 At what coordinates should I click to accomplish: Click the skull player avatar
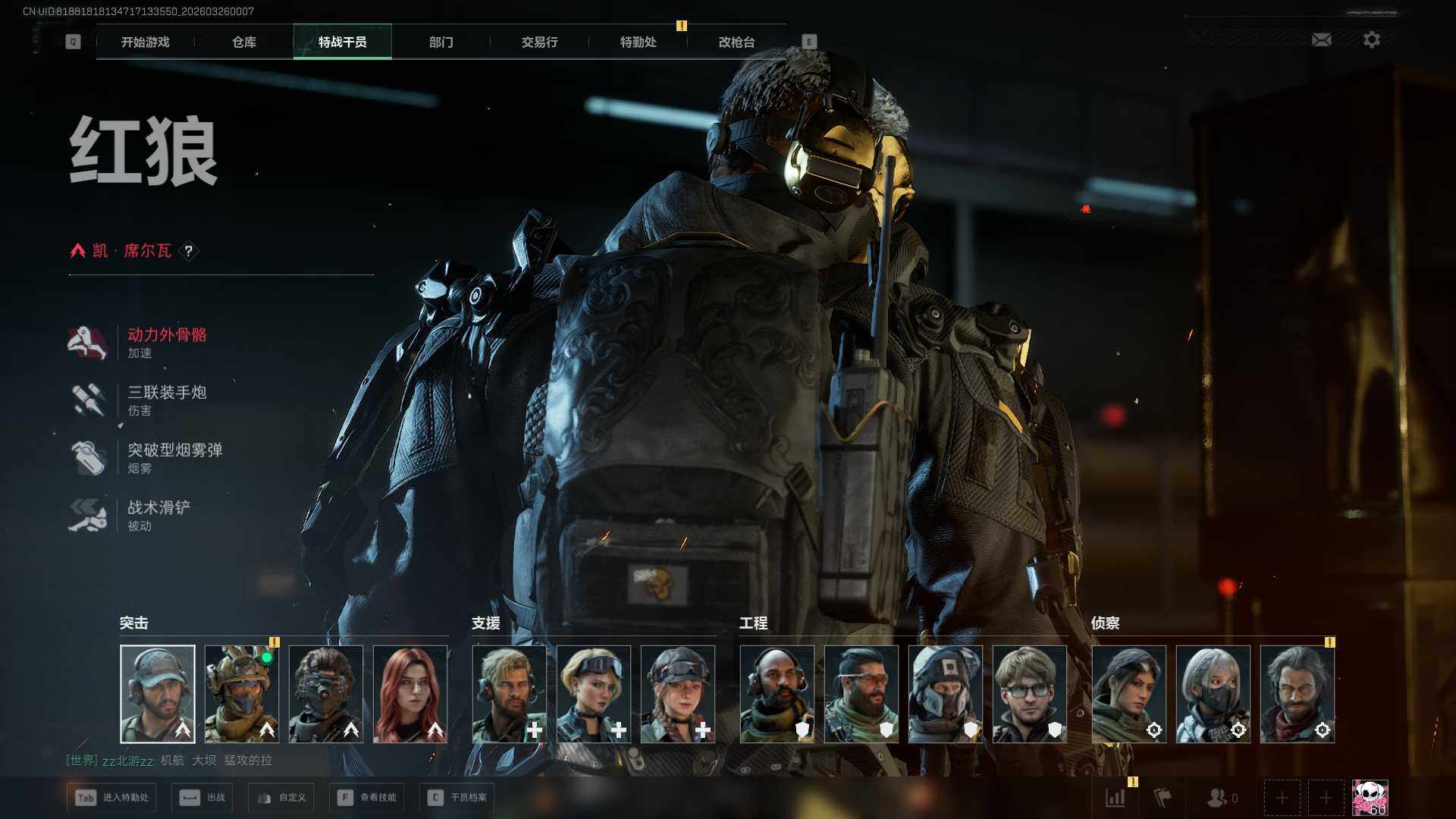[x=1370, y=798]
